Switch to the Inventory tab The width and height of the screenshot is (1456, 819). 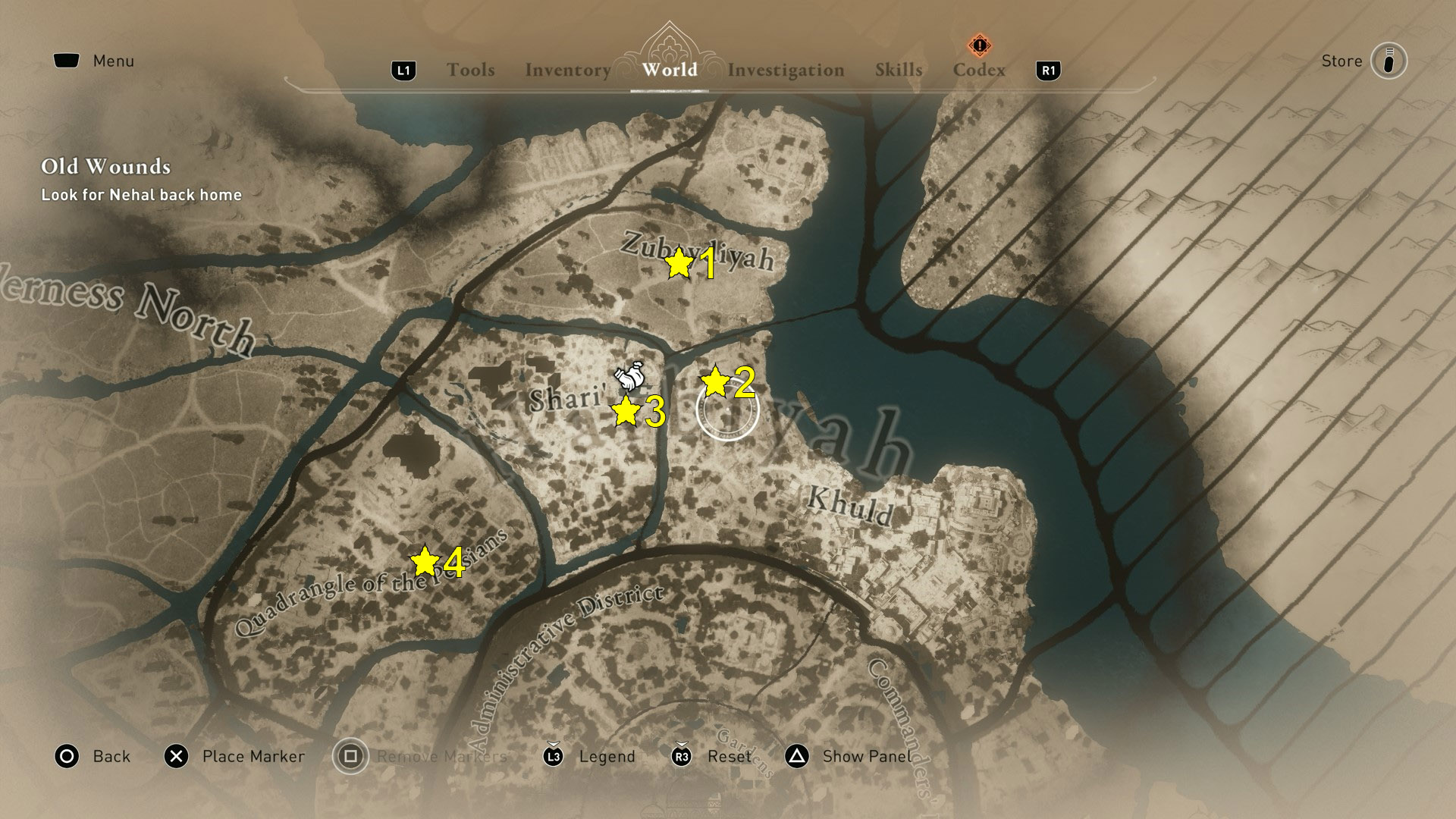(567, 70)
